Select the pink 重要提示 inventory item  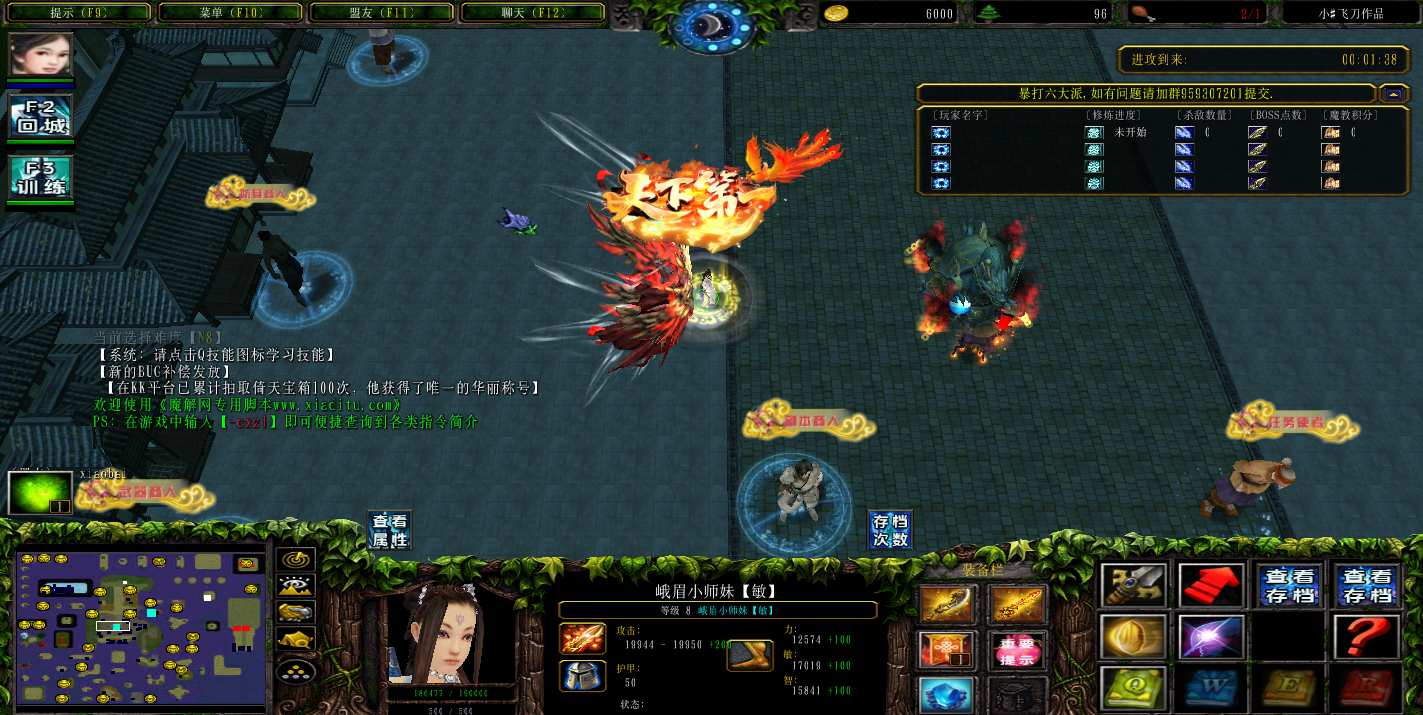(1016, 651)
